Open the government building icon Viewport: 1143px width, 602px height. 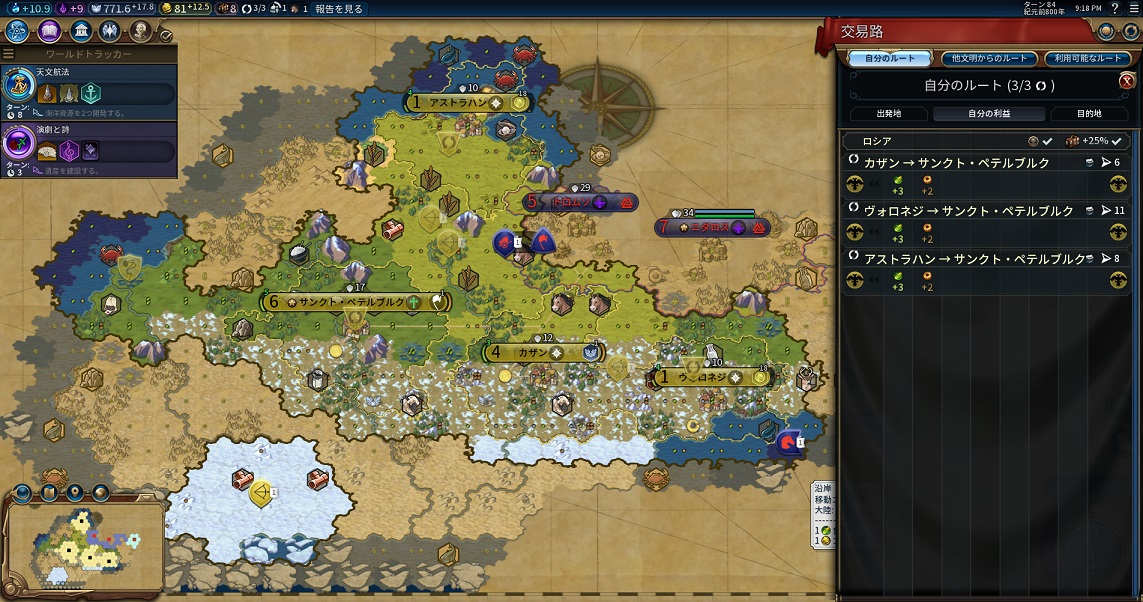pyautogui.click(x=82, y=31)
